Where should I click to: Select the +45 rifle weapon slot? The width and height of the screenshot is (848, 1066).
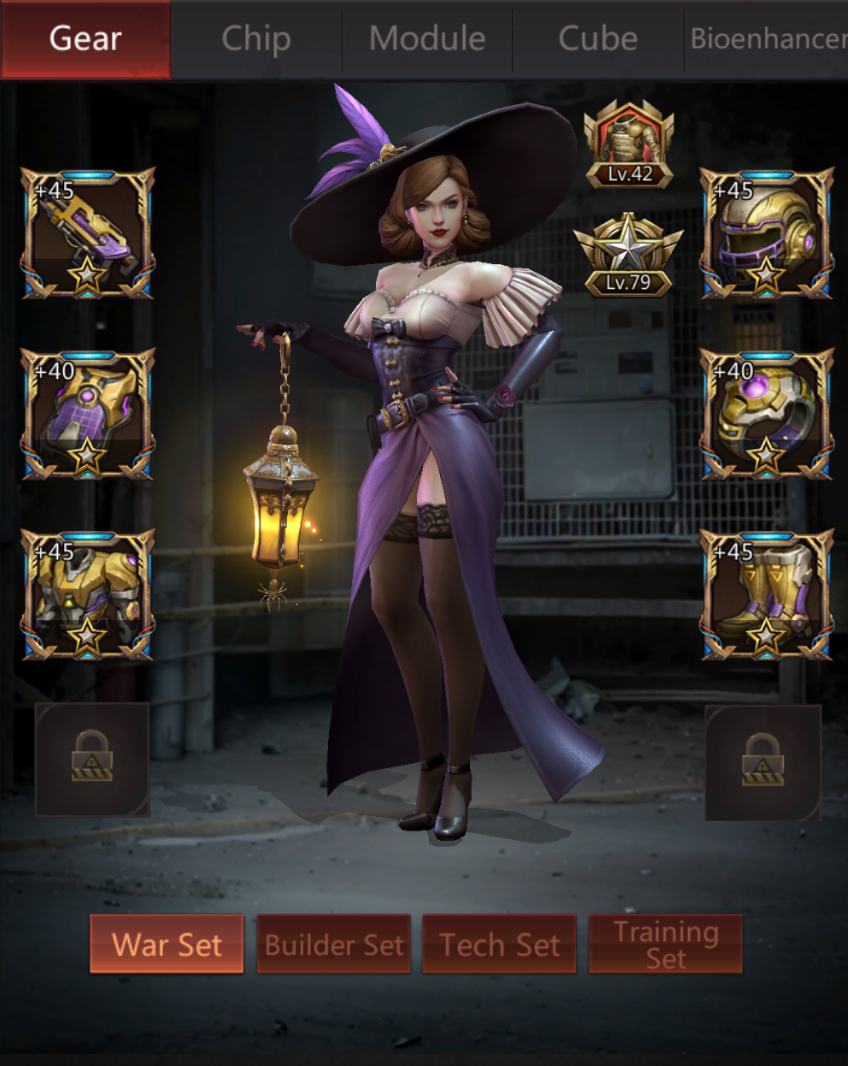pos(88,234)
